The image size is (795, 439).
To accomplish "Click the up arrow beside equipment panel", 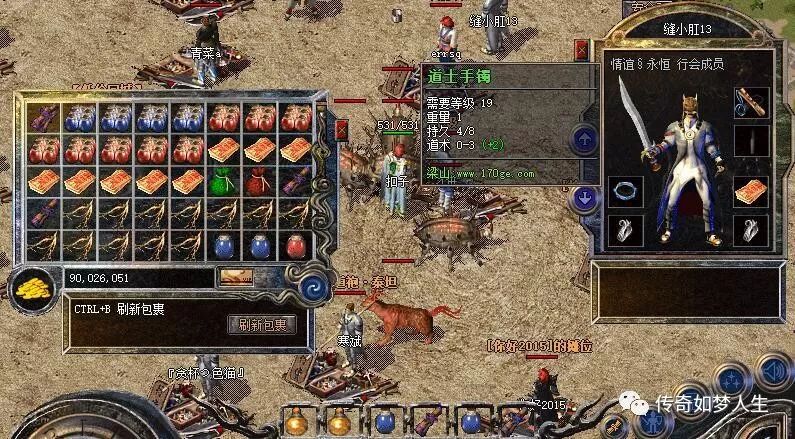I will [x=582, y=140].
